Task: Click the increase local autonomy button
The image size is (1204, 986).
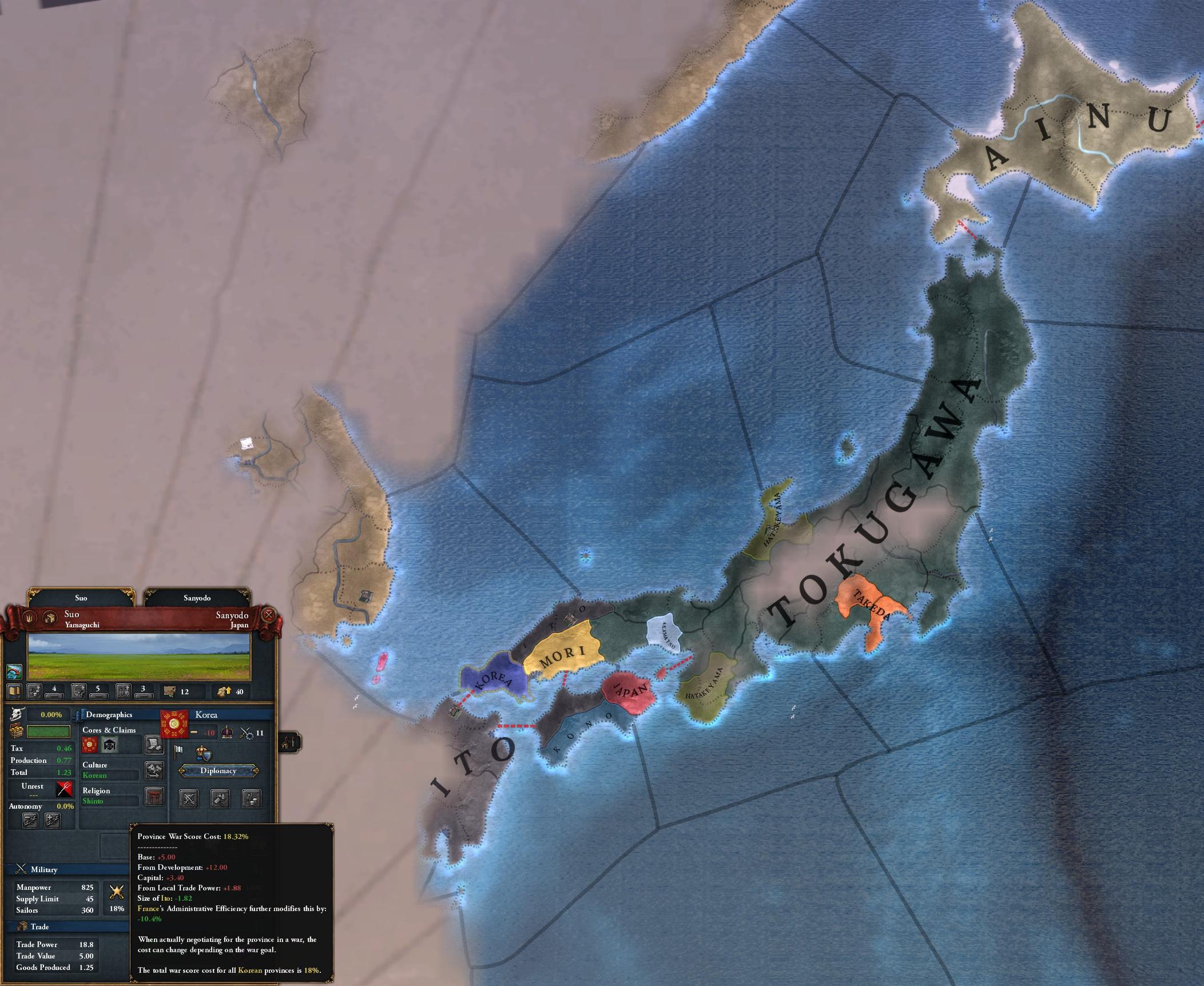Action: [x=53, y=821]
